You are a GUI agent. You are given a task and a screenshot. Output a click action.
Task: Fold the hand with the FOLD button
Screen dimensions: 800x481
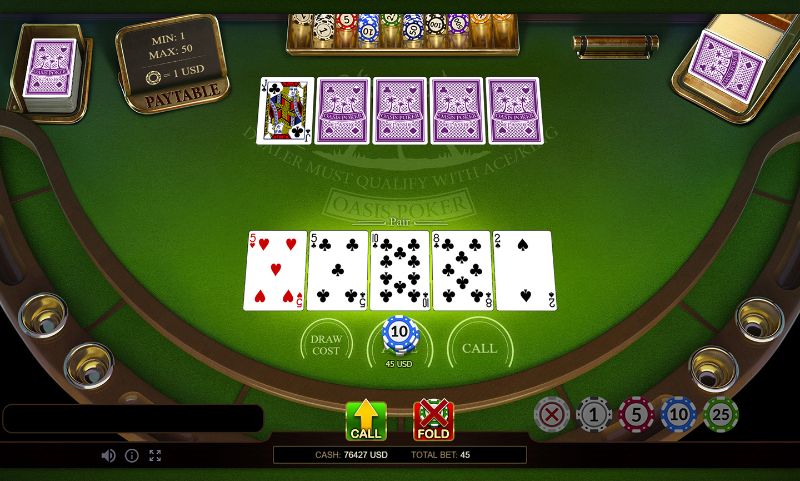433,421
